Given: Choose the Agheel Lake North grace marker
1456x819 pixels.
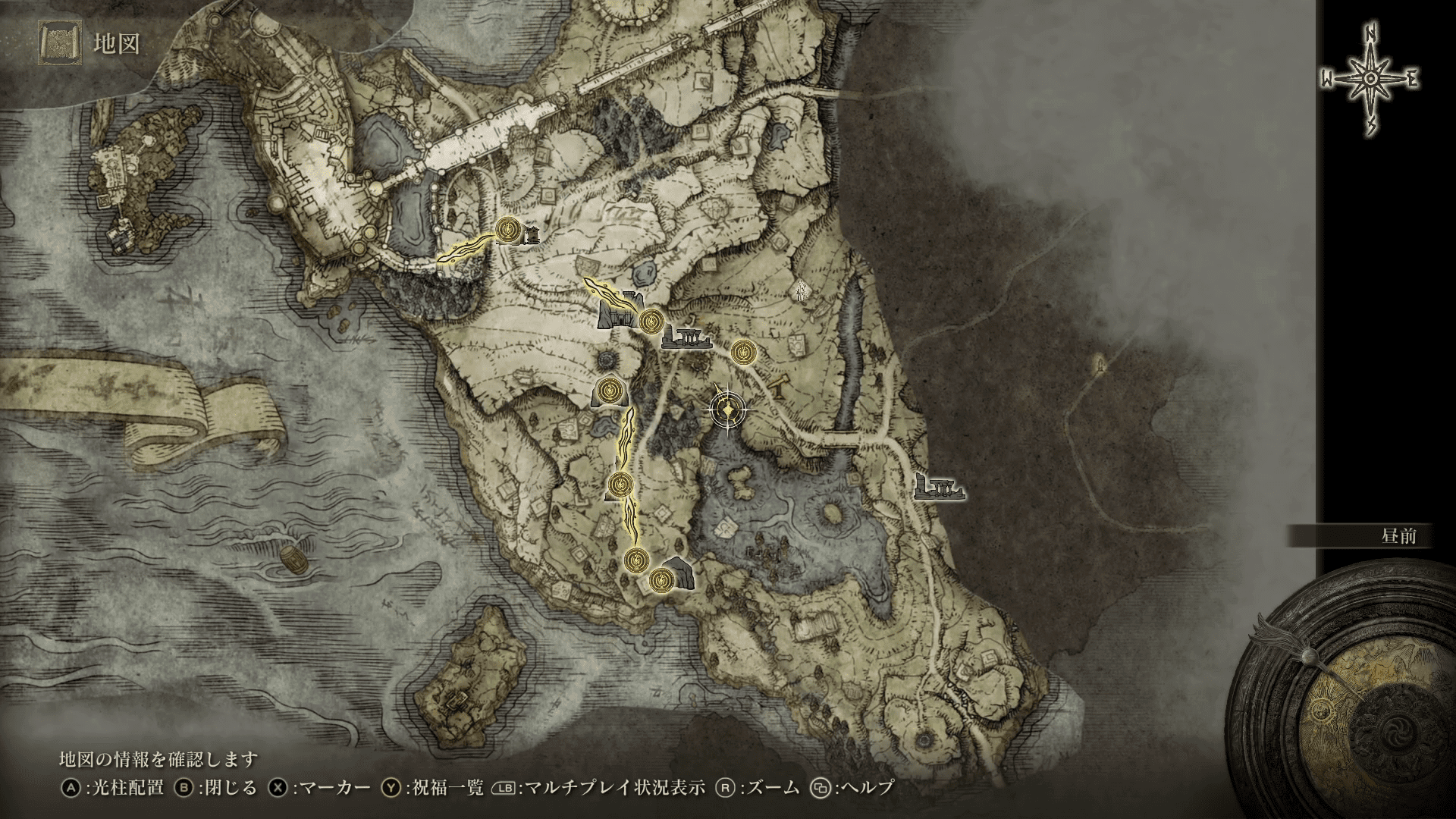Looking at the screenshot, I should click(x=743, y=352).
